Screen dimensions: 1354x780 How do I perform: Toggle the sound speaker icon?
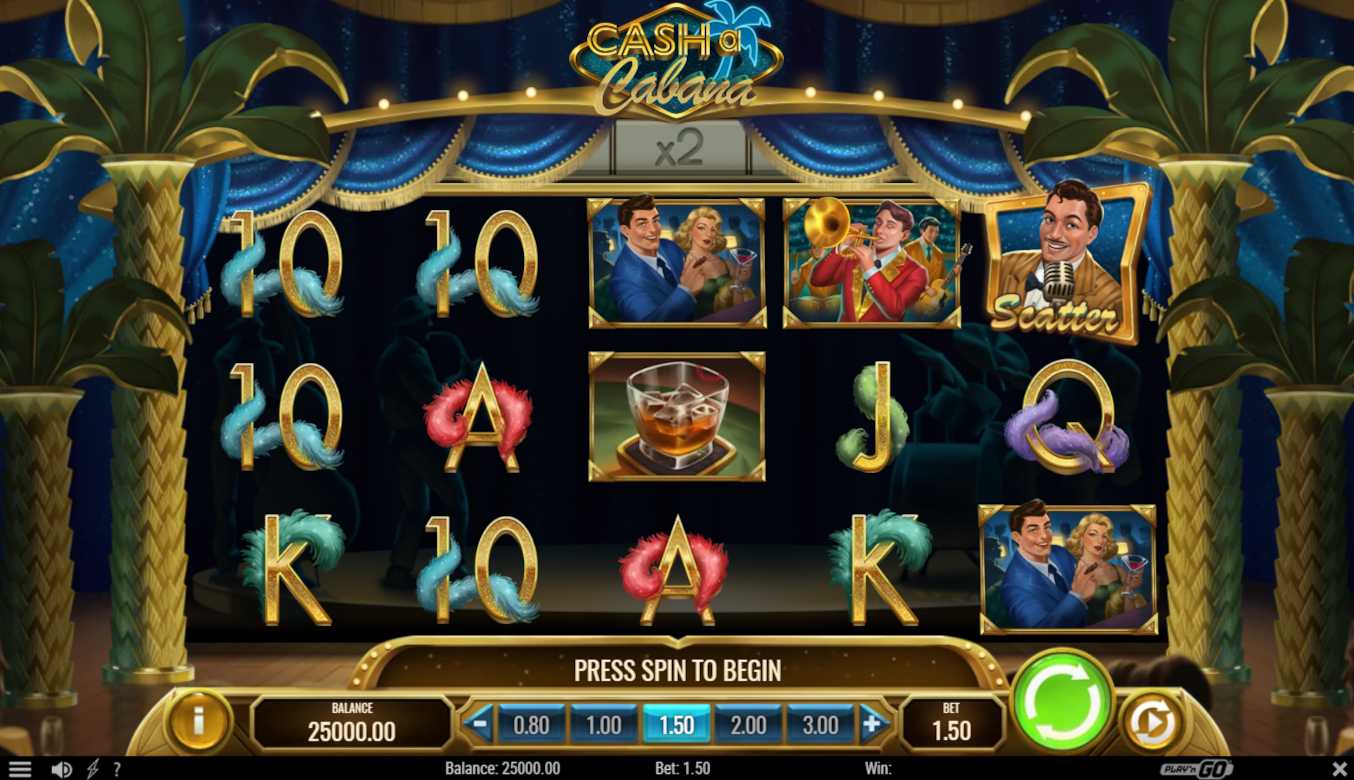pos(61,769)
